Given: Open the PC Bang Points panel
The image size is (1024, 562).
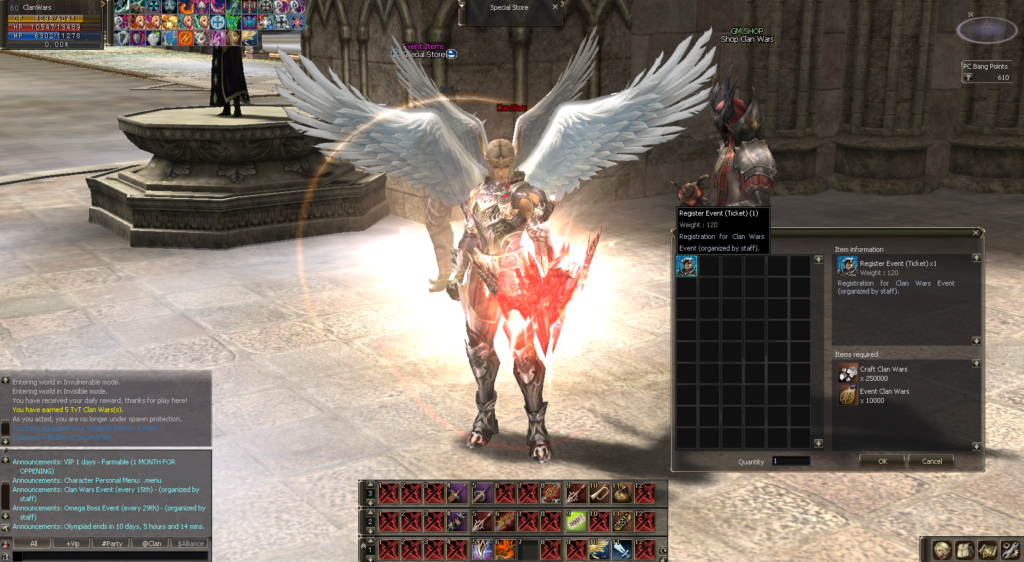Looking at the screenshot, I should click(x=987, y=71).
